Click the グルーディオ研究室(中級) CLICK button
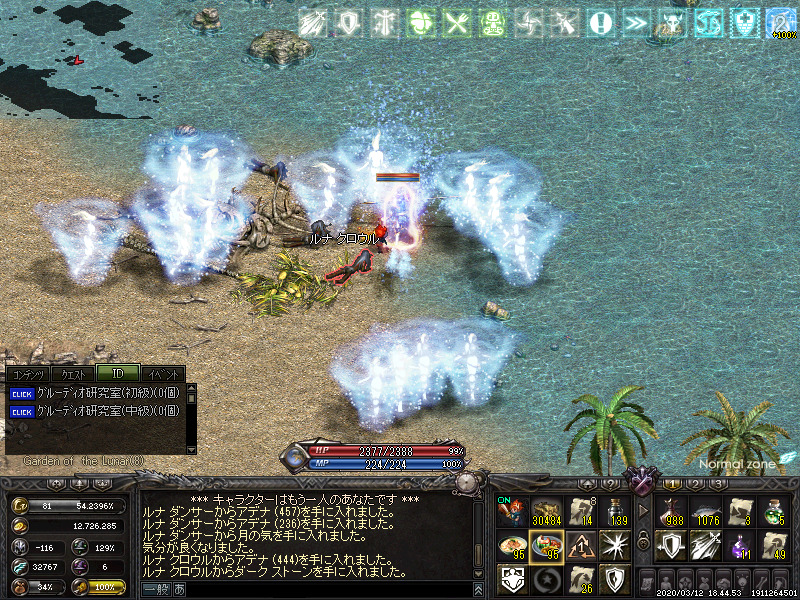This screenshot has height=600, width=800. 21,410
